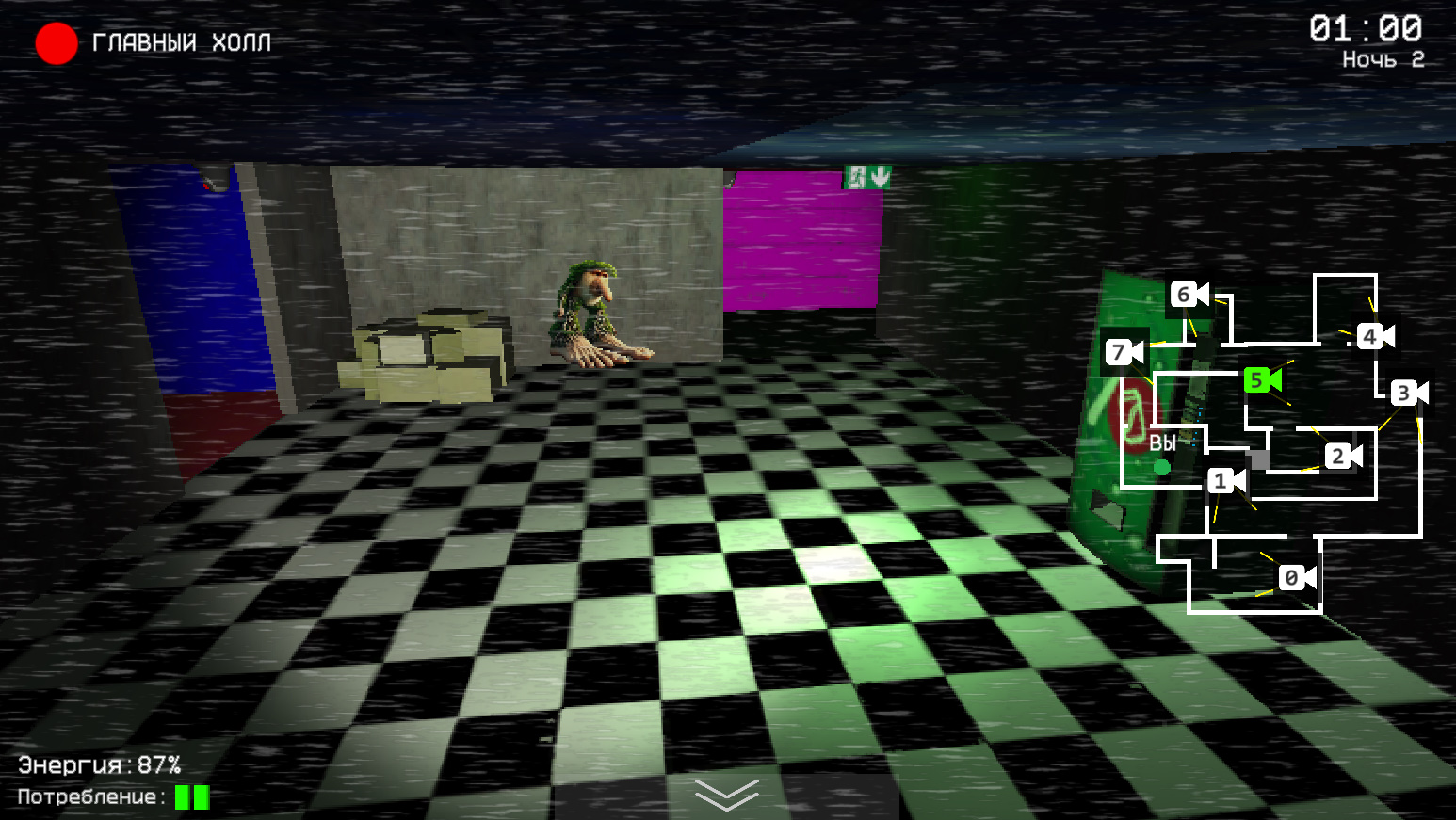The image size is (1456, 820).
Task: Click the green Потребление usage bars
Action: click(191, 797)
